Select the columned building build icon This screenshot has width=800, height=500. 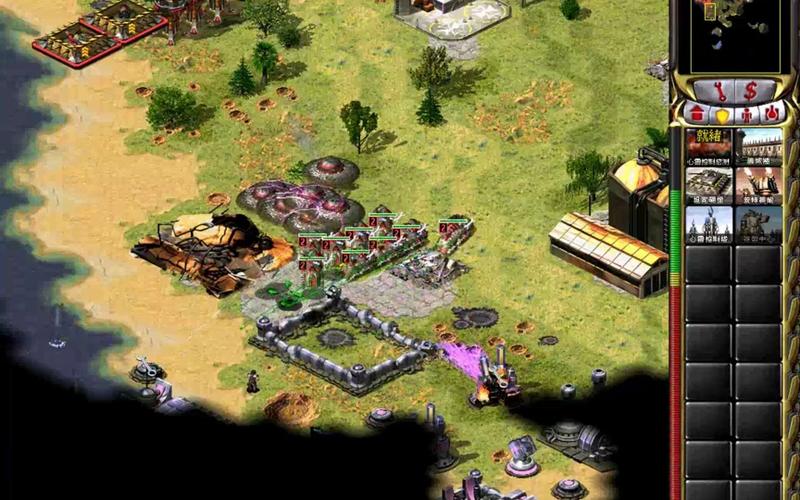coord(759,146)
